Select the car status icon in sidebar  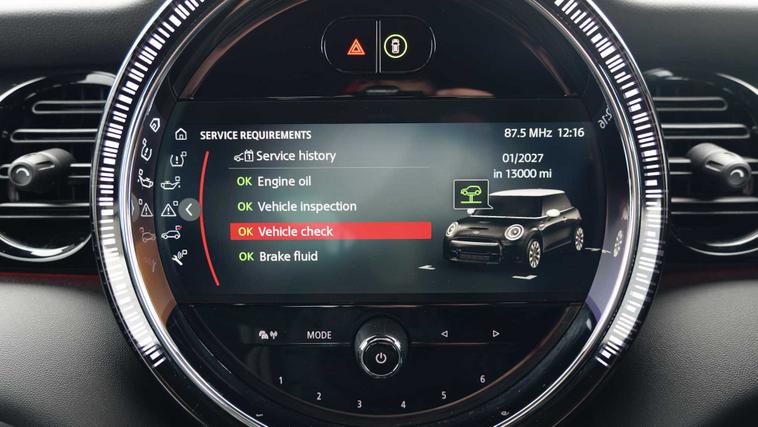170,234
